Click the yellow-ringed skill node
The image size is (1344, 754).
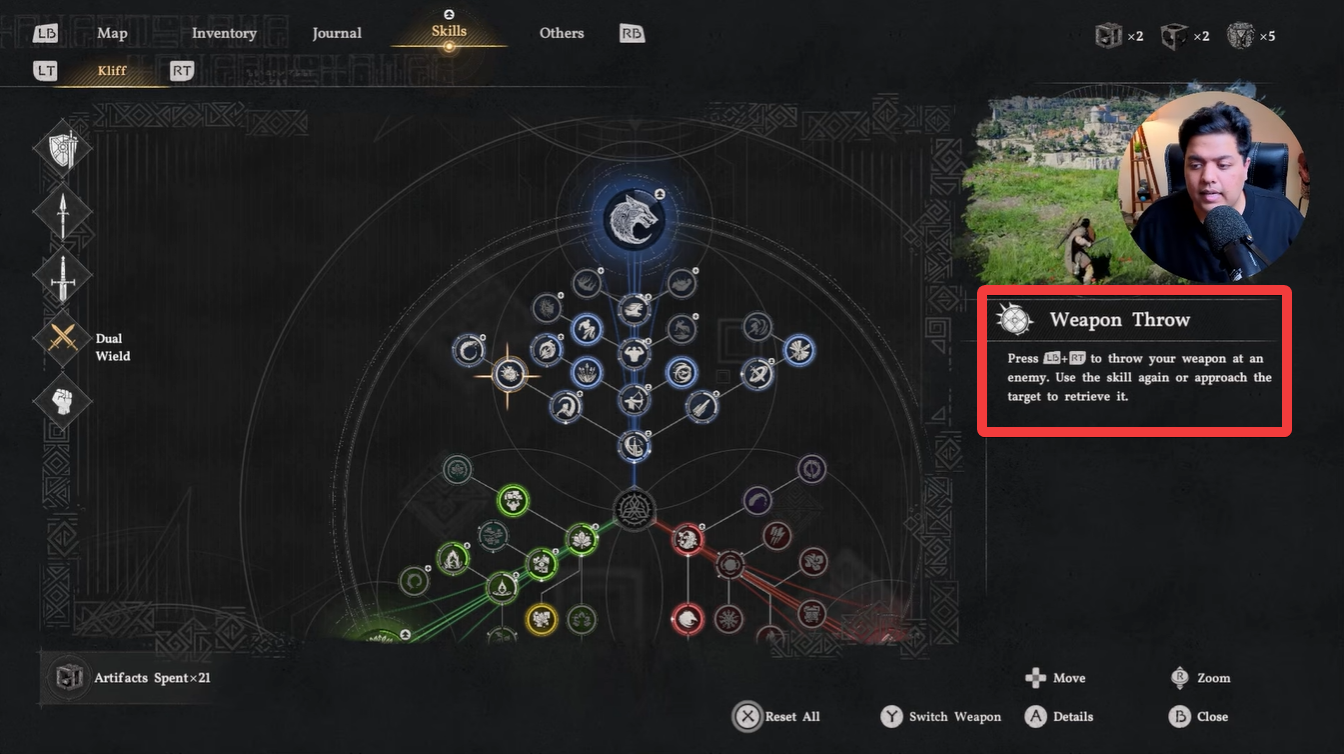(542, 618)
